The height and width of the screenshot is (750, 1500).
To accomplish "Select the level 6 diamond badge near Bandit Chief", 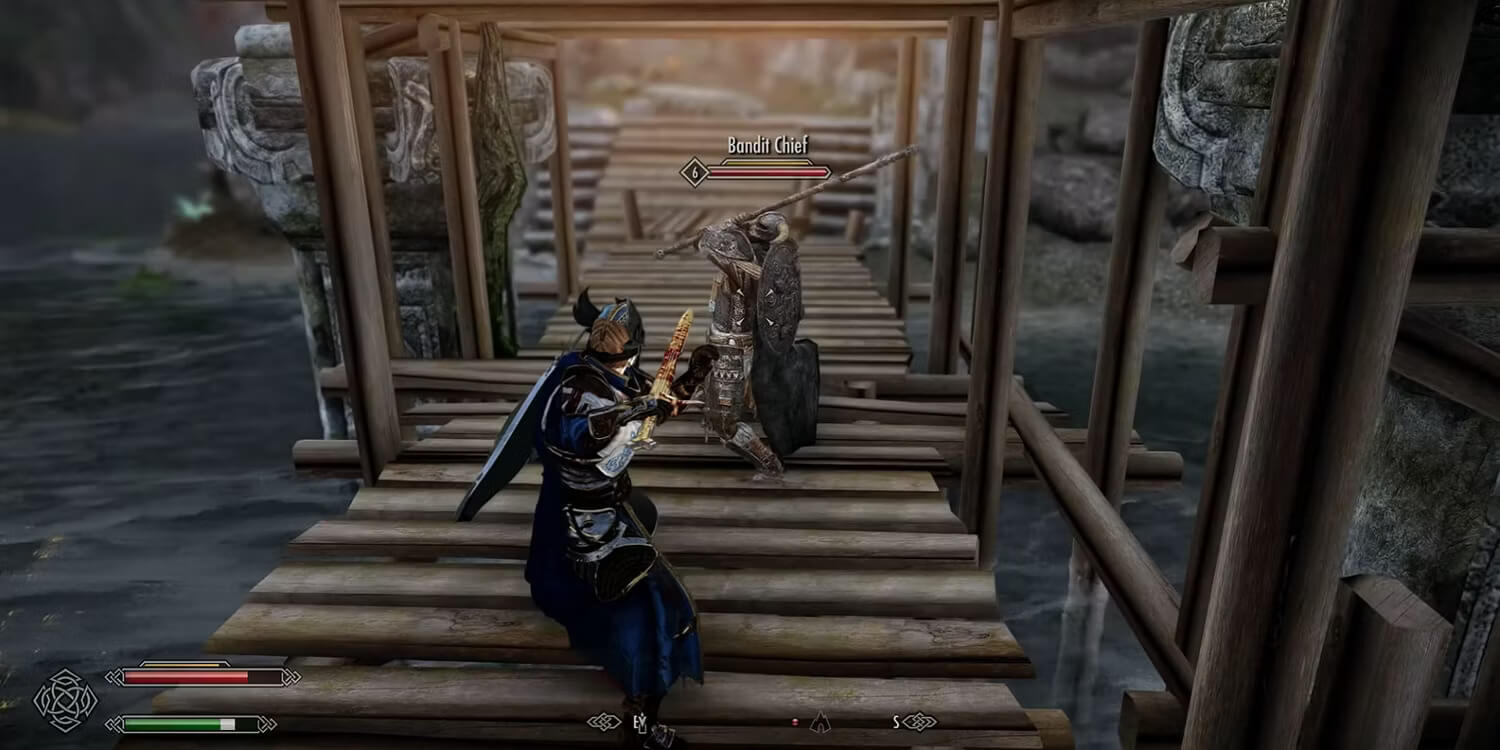I will (694, 172).
